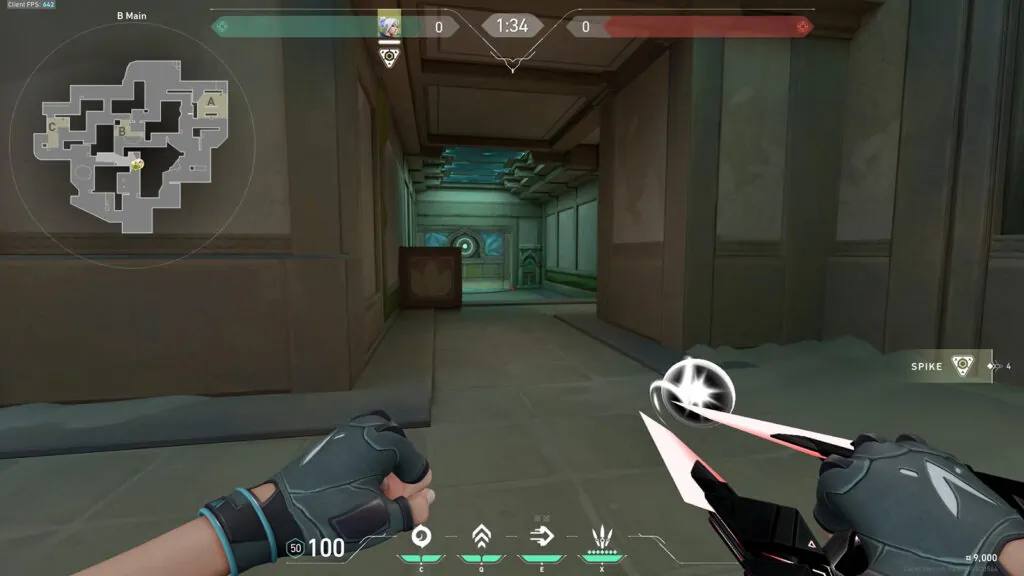Select the Jett agent portrait
This screenshot has height=576, width=1024.
coord(389,26)
